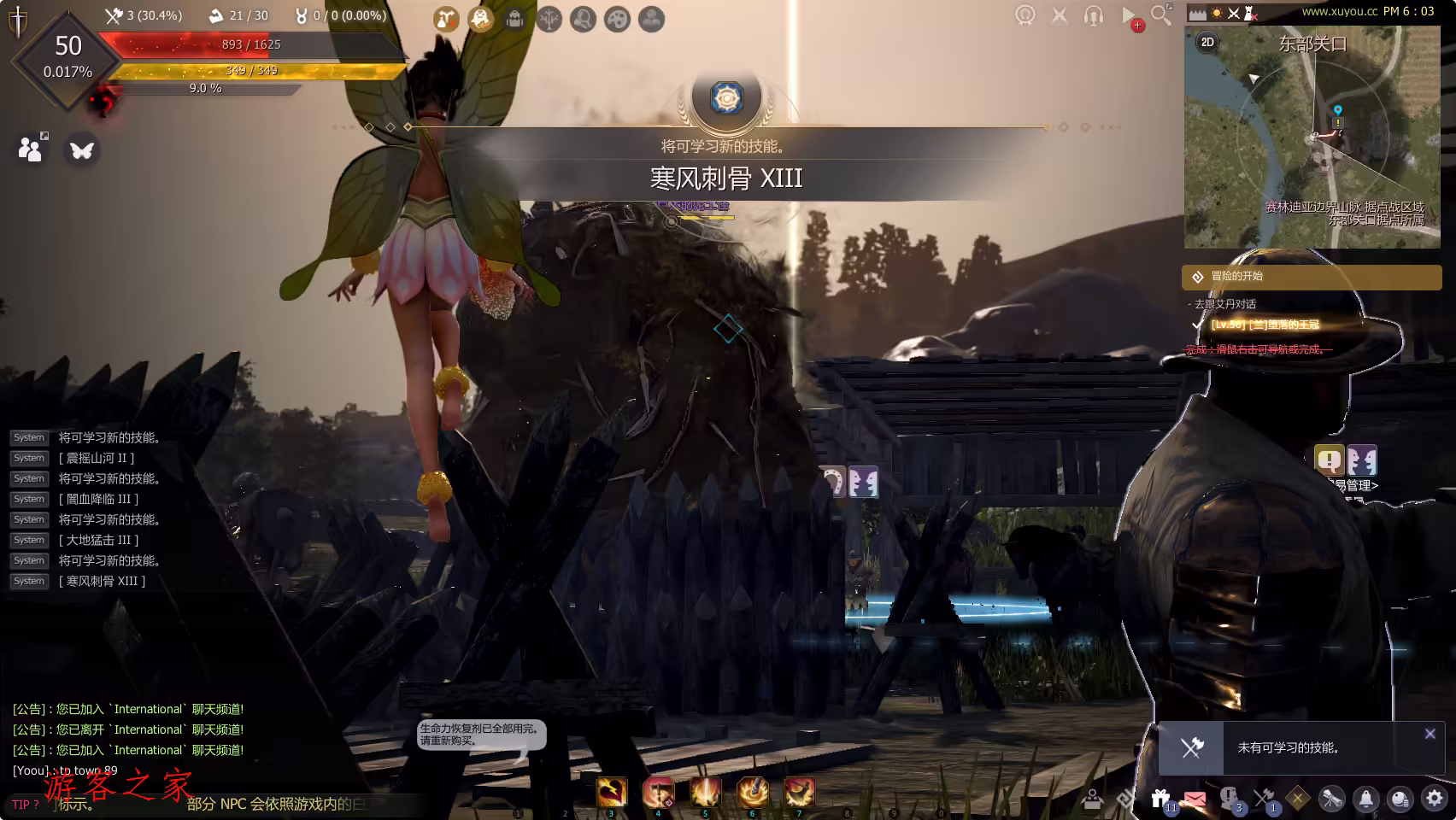
Task: Toggle the minimap 2D view button
Action: click(x=1207, y=42)
